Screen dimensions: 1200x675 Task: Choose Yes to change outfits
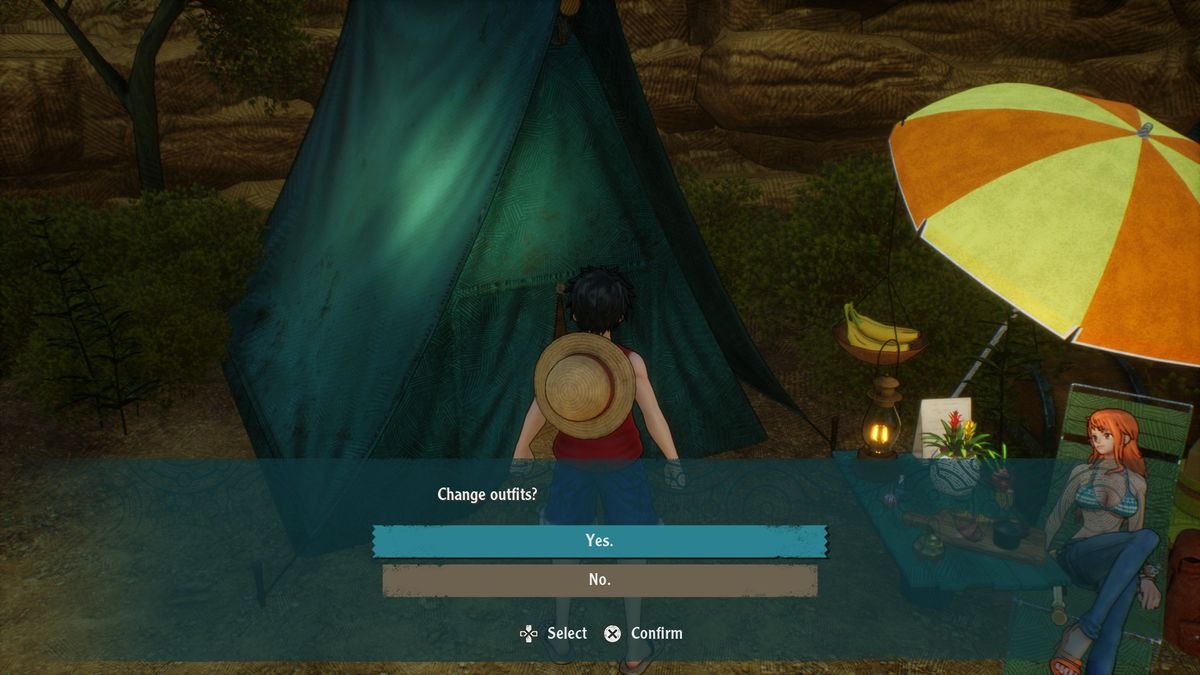click(x=600, y=541)
